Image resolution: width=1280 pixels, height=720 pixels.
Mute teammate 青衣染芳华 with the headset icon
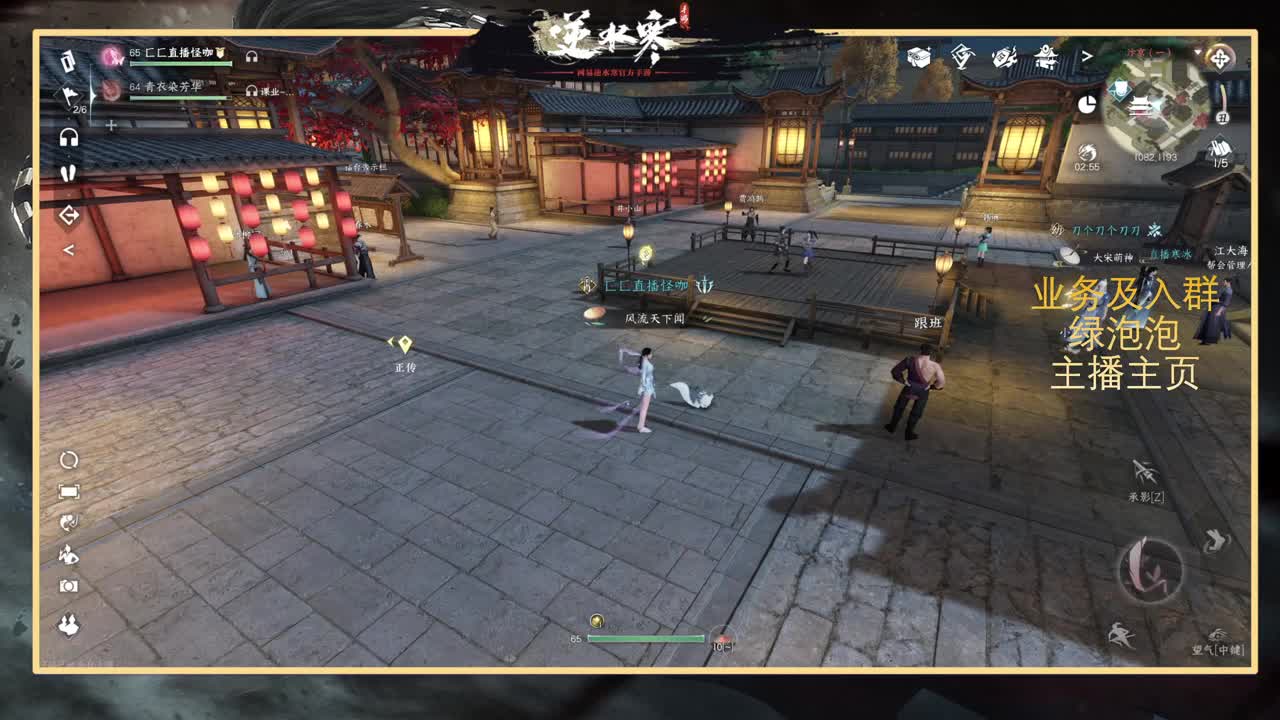click(x=251, y=89)
